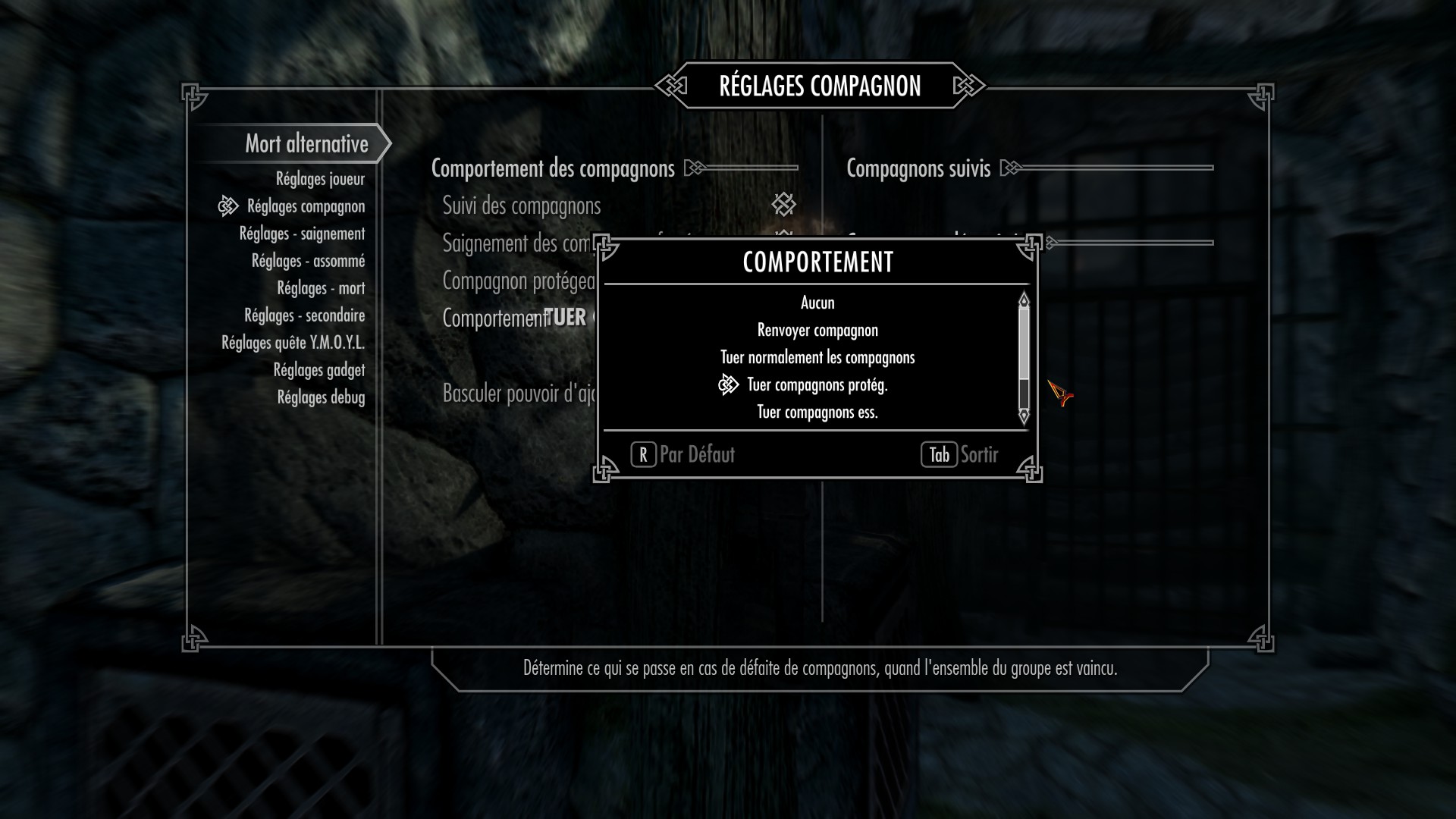
Task: Open Réglages debug page
Action: (321, 397)
